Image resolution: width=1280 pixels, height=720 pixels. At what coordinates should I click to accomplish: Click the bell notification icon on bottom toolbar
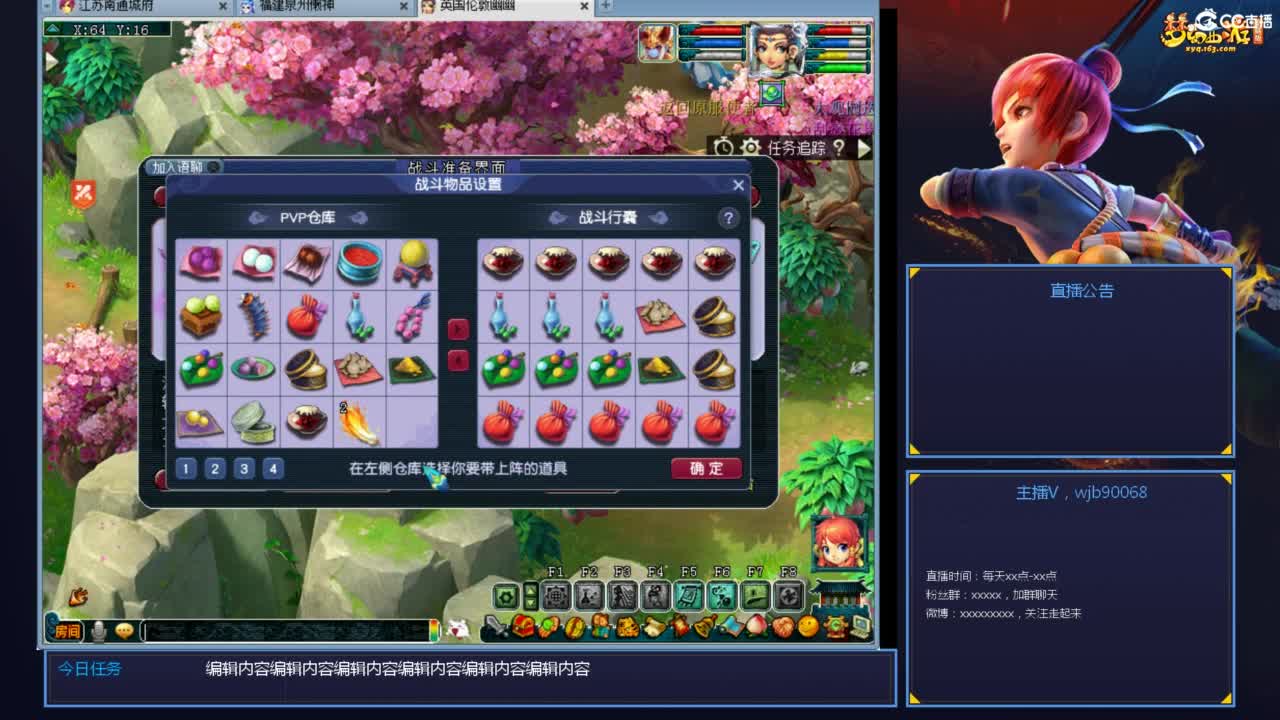(702, 627)
